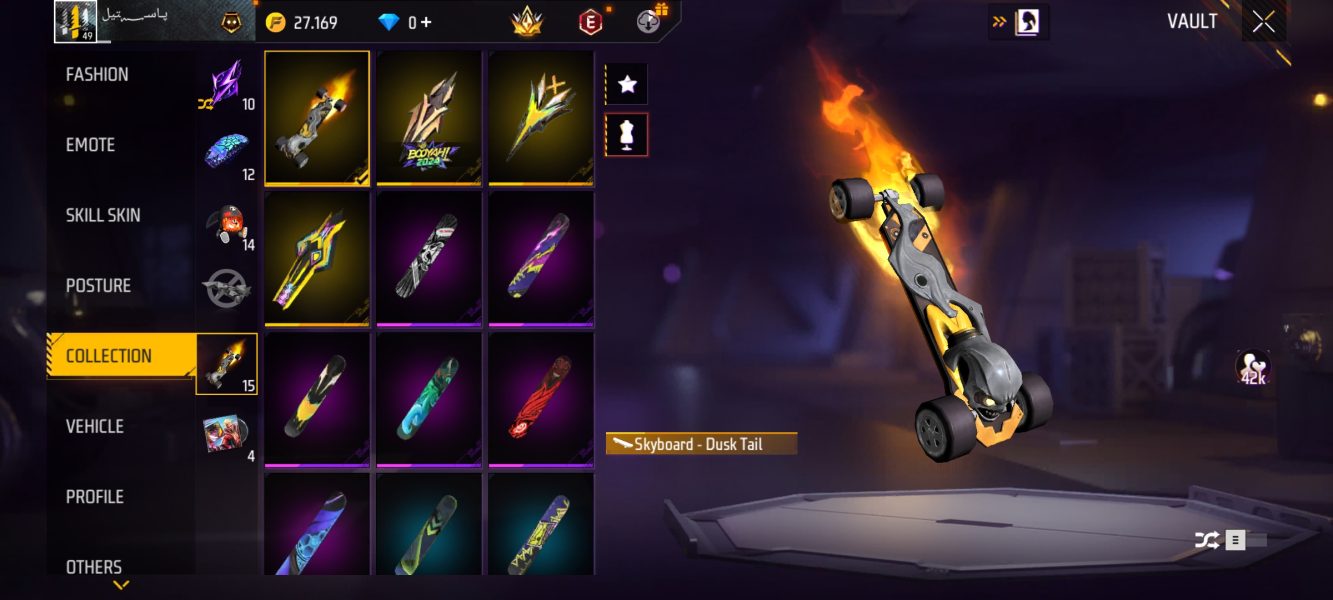
Task: Select the purple lightning sub-category icon
Action: click(226, 83)
